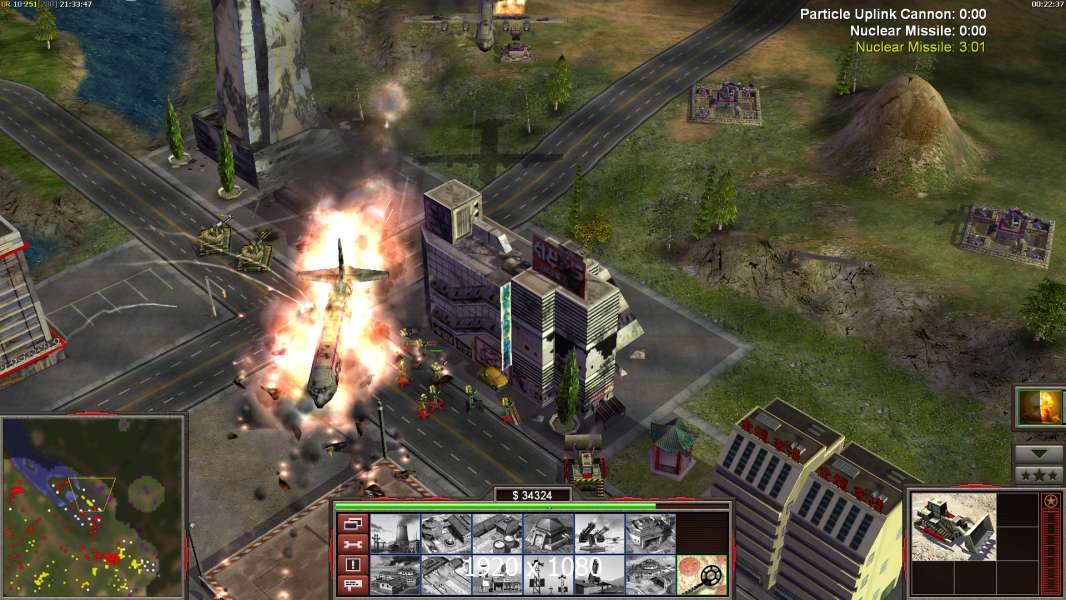Open the wrench options button
The height and width of the screenshot is (600, 1066).
tap(352, 544)
